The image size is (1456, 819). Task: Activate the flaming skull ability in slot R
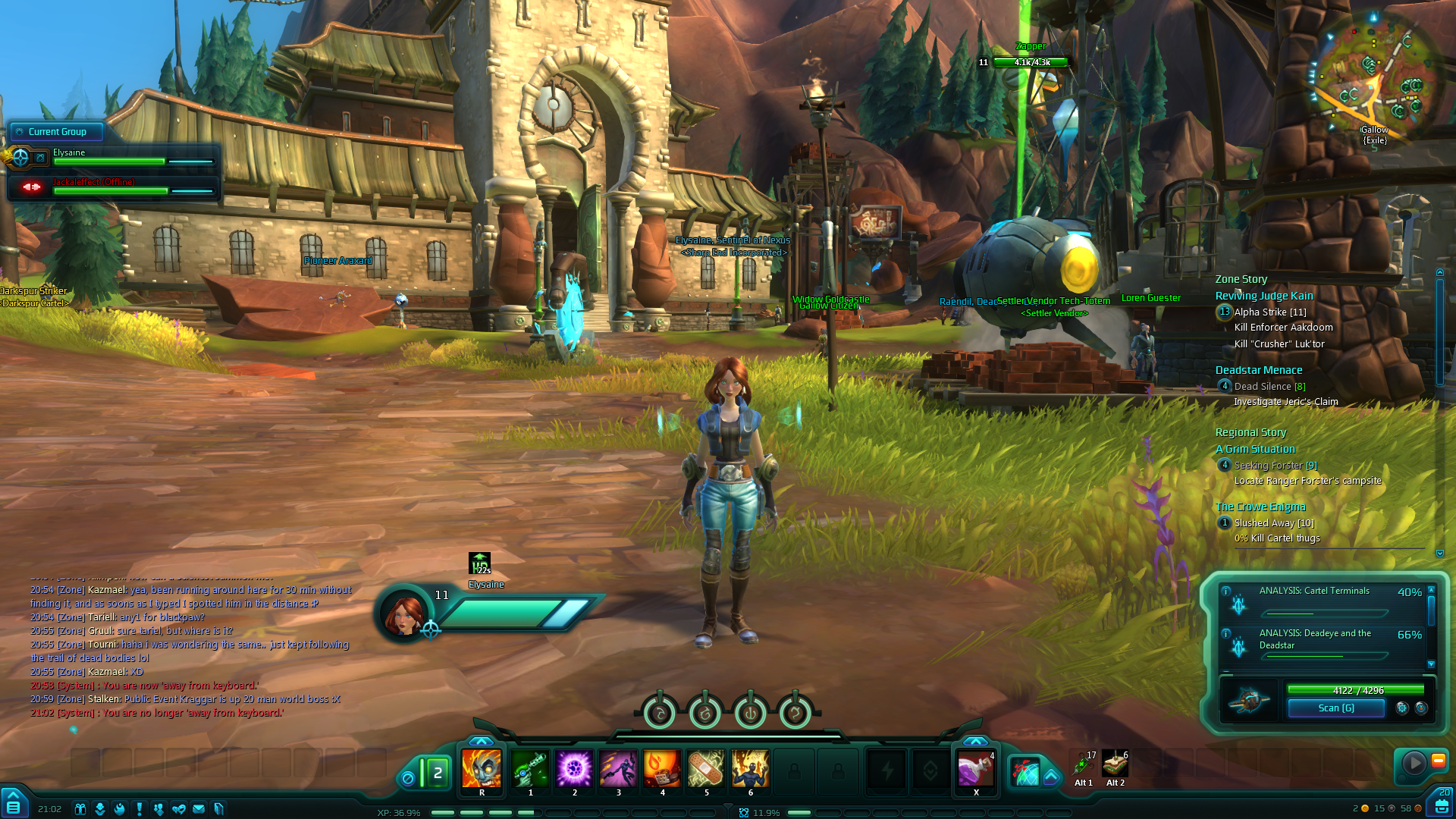pos(482,768)
